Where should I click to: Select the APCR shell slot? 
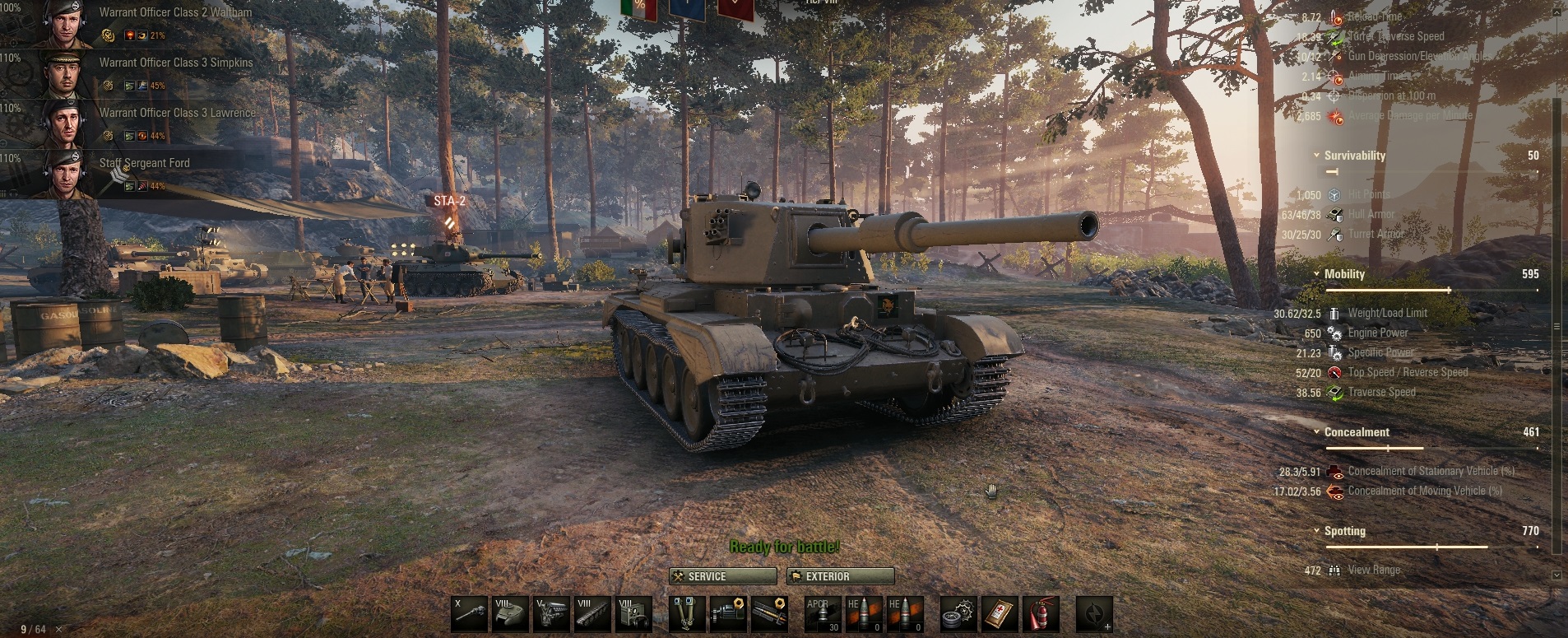tap(823, 614)
